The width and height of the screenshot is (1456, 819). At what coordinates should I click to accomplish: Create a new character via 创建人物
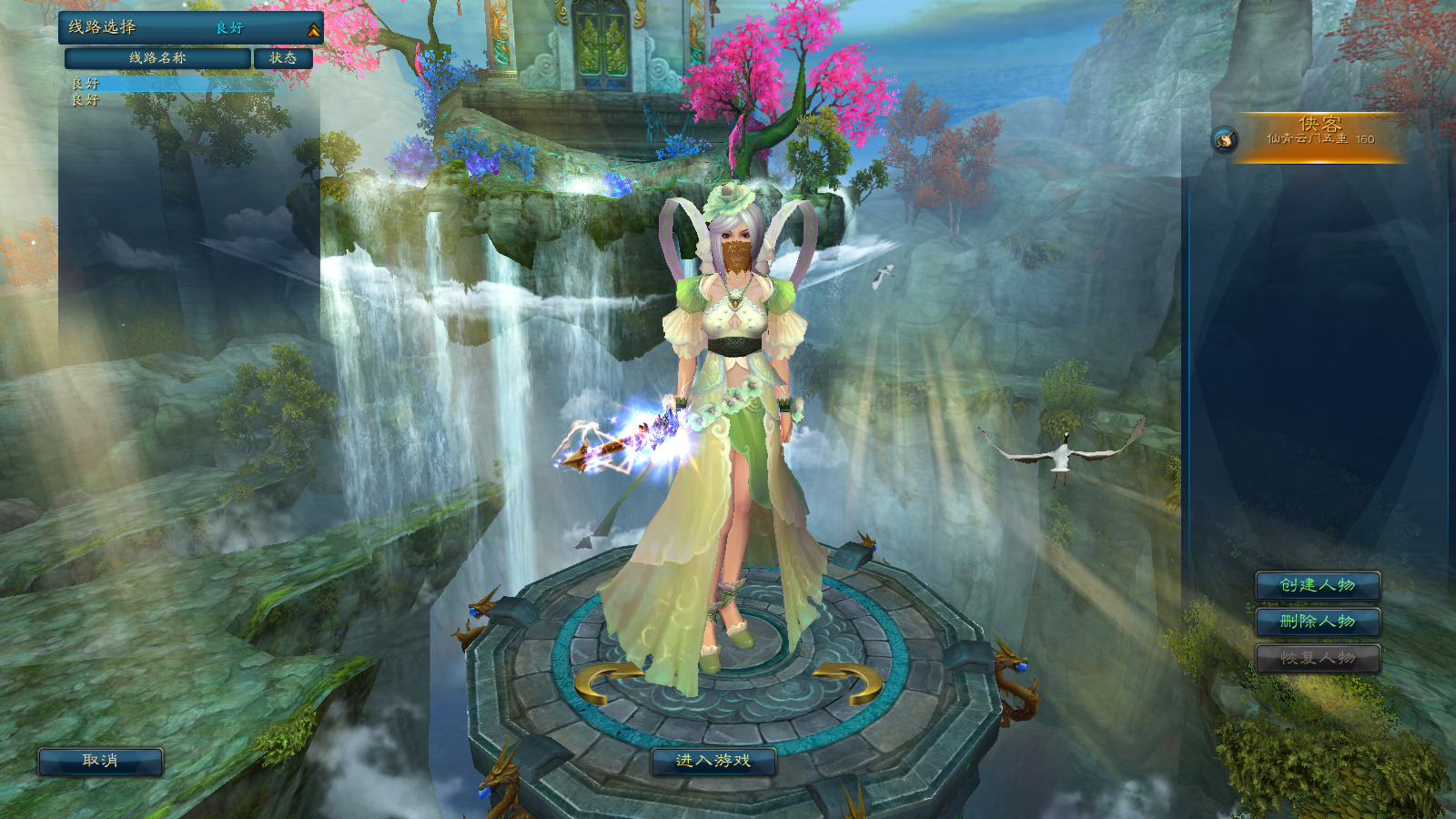click(1318, 585)
